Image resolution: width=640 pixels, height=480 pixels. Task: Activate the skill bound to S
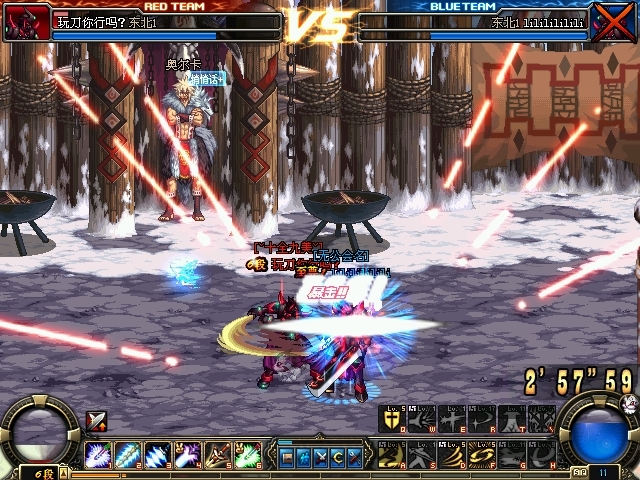tap(423, 454)
